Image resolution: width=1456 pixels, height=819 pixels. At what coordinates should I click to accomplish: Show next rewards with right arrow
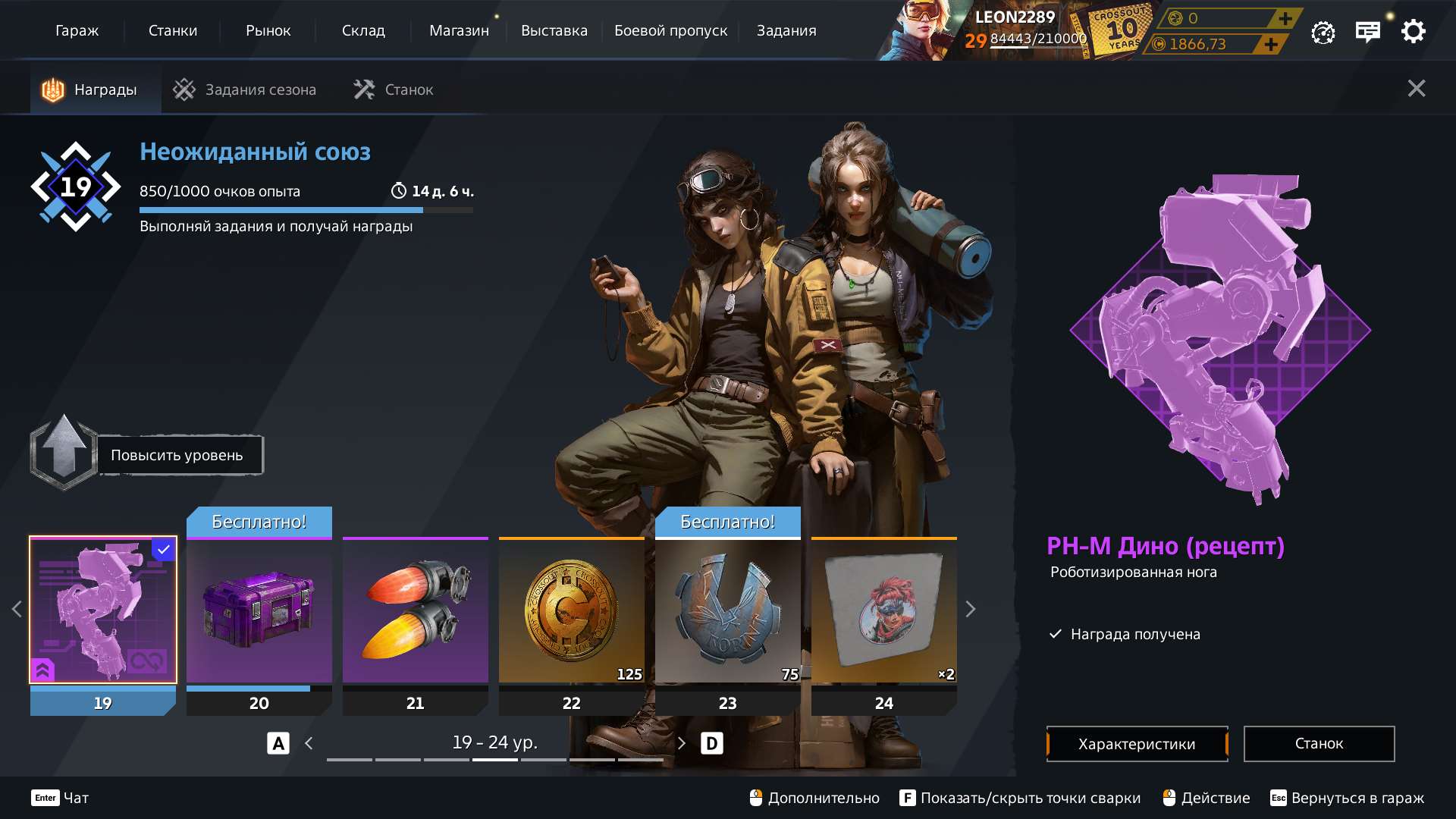tap(970, 609)
